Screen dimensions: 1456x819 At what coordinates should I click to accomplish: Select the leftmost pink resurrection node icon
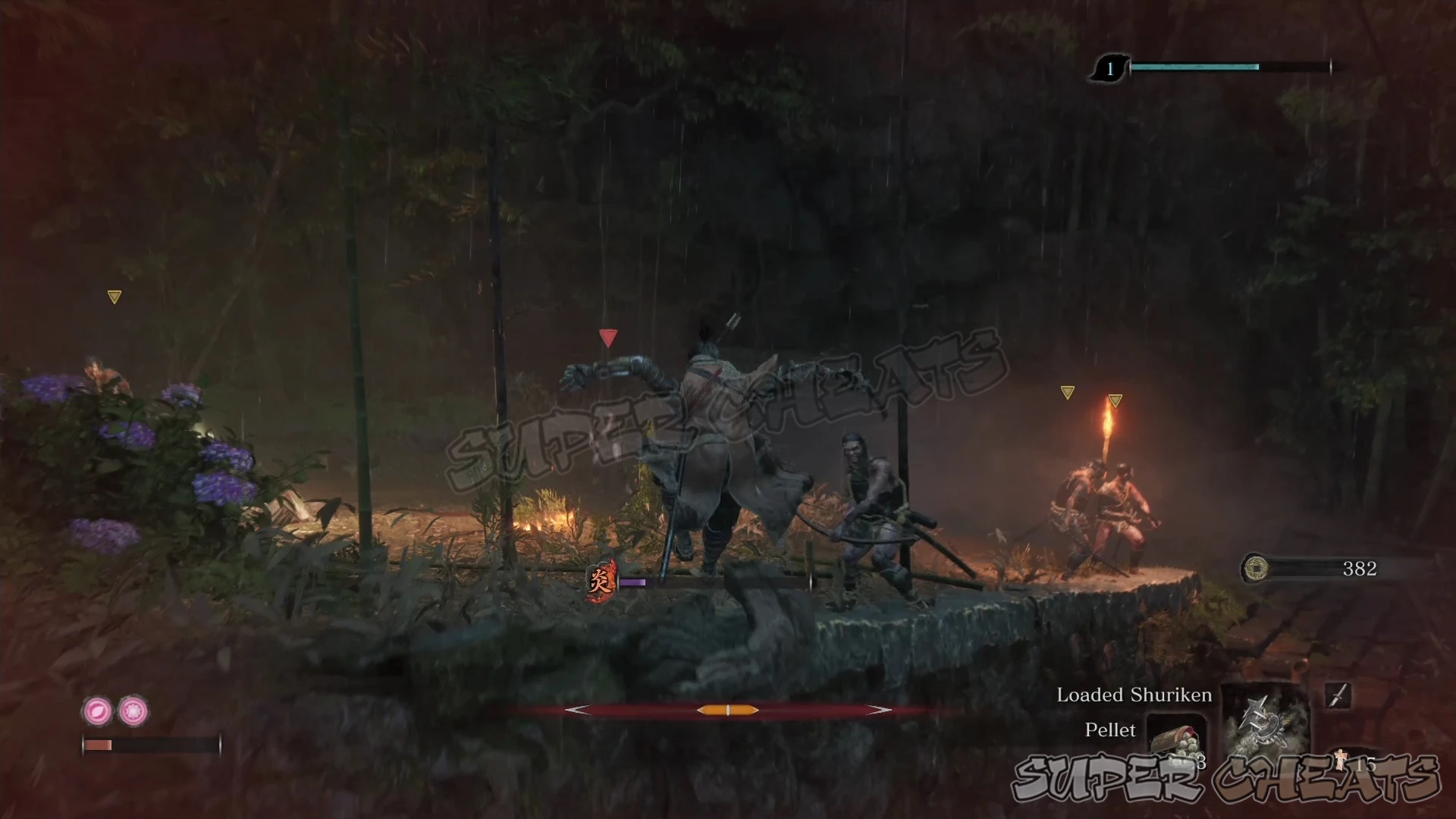pos(96,711)
